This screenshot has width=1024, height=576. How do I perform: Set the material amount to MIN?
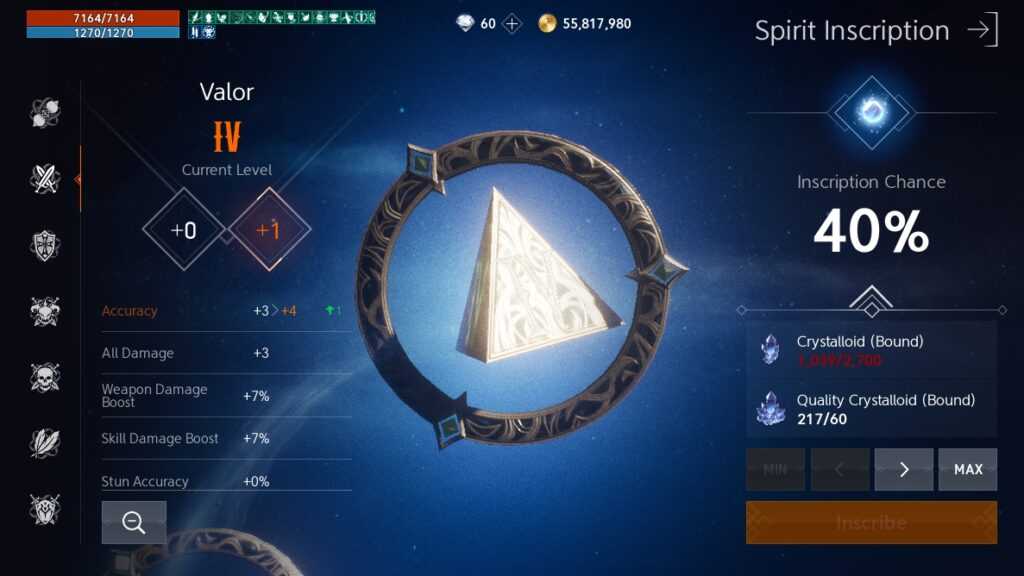point(775,469)
